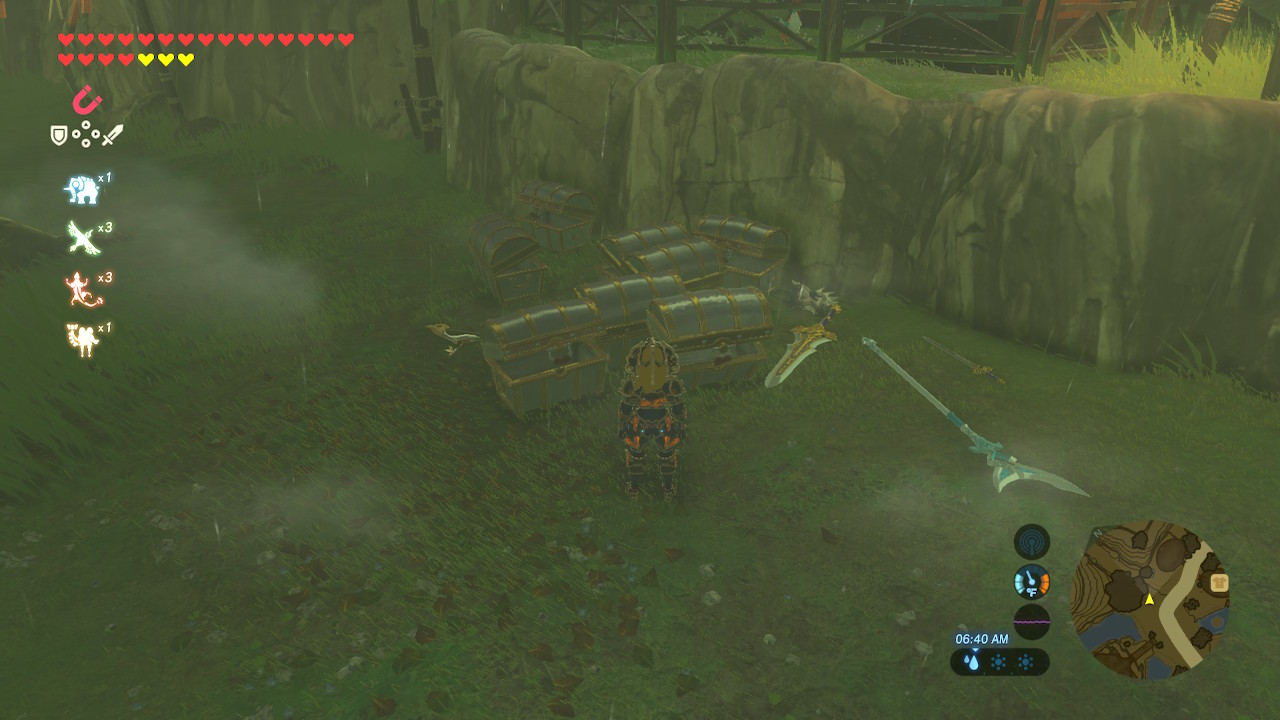Screen dimensions: 1280x720
Task: Click the temperature gauge icon
Action: [1031, 581]
